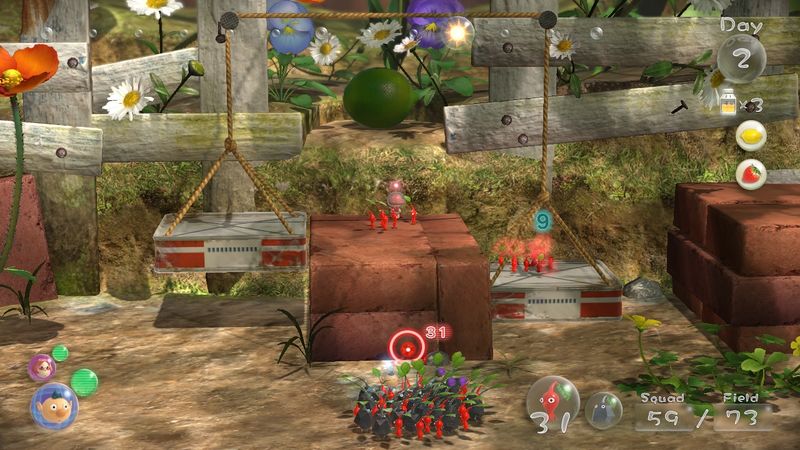
Task: Select Alph's leader portrait
Action: 53,405
